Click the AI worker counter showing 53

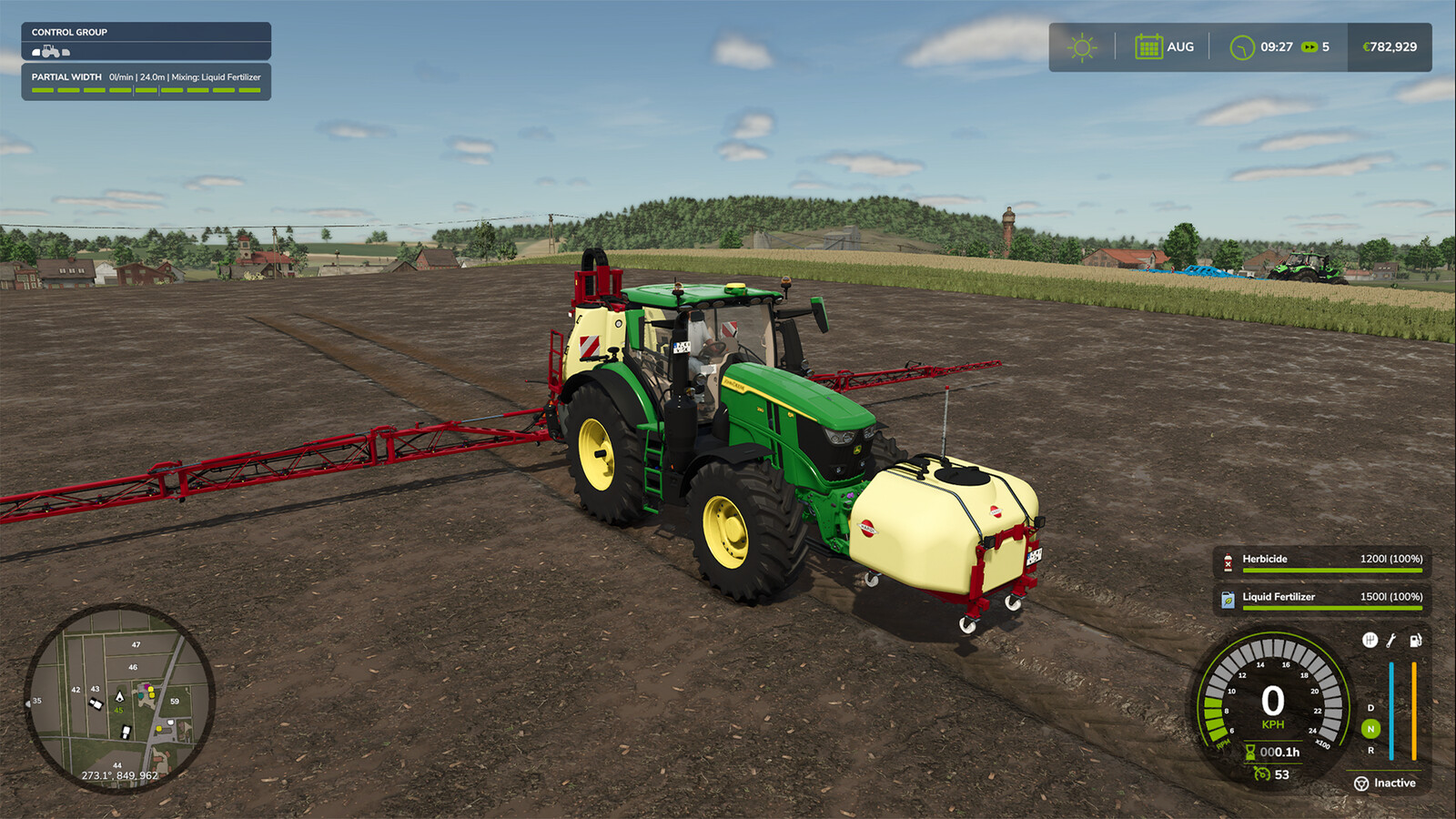pyautogui.click(x=1271, y=773)
